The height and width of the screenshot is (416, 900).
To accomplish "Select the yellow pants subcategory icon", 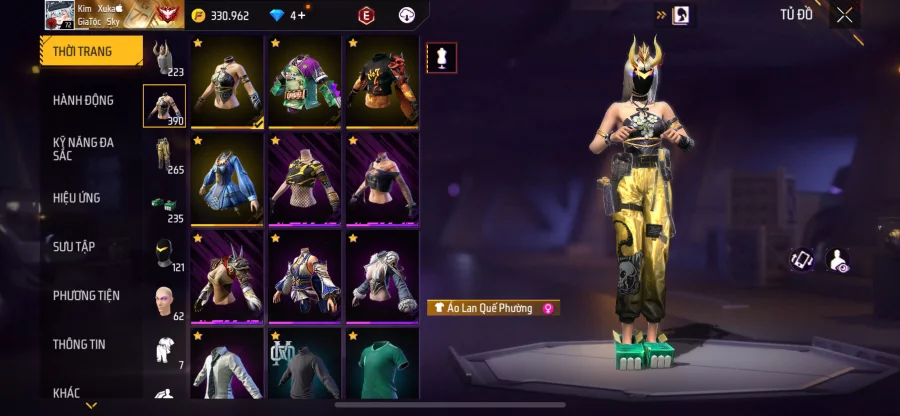I will (x=164, y=155).
